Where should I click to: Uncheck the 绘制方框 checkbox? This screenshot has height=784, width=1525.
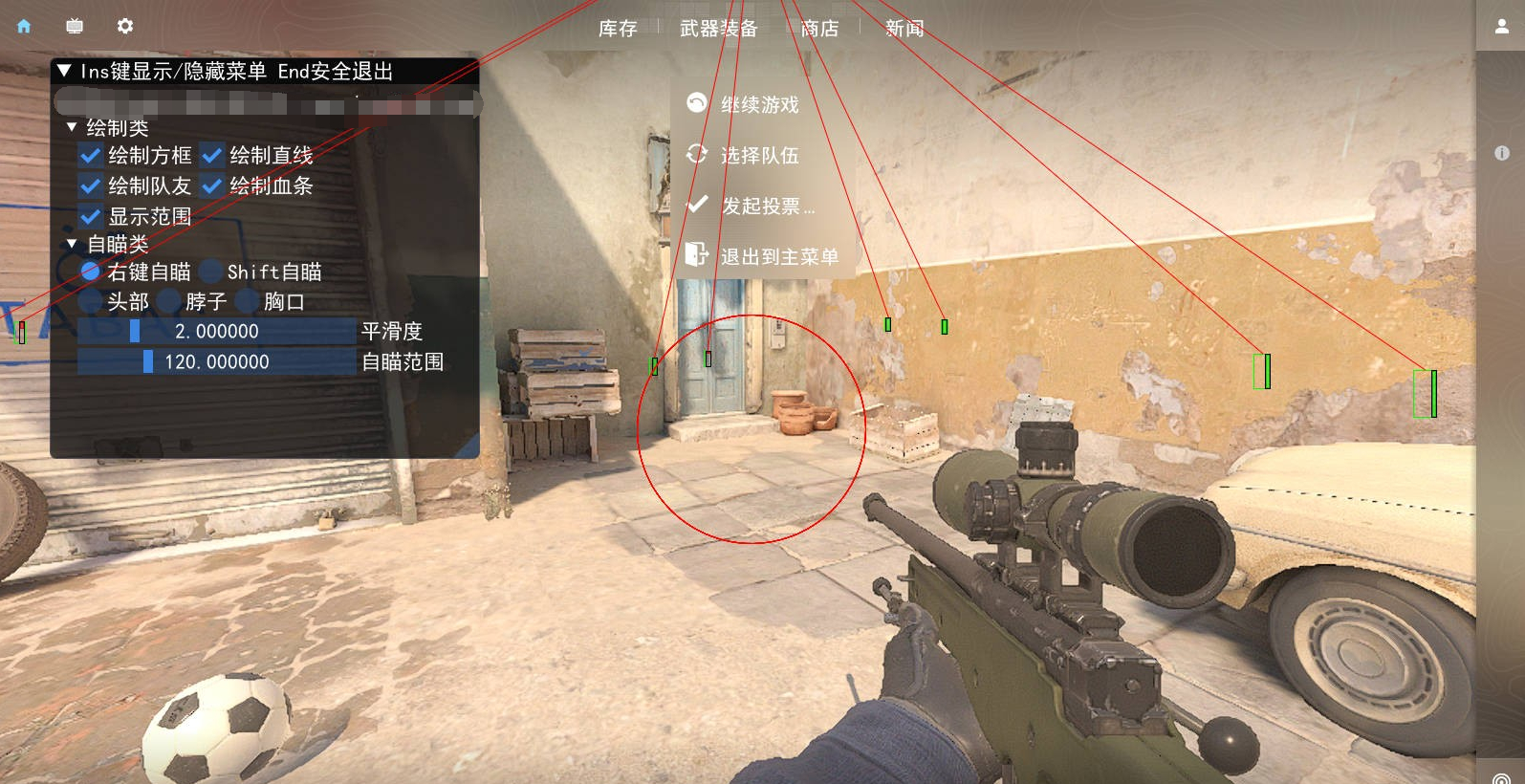(x=91, y=156)
